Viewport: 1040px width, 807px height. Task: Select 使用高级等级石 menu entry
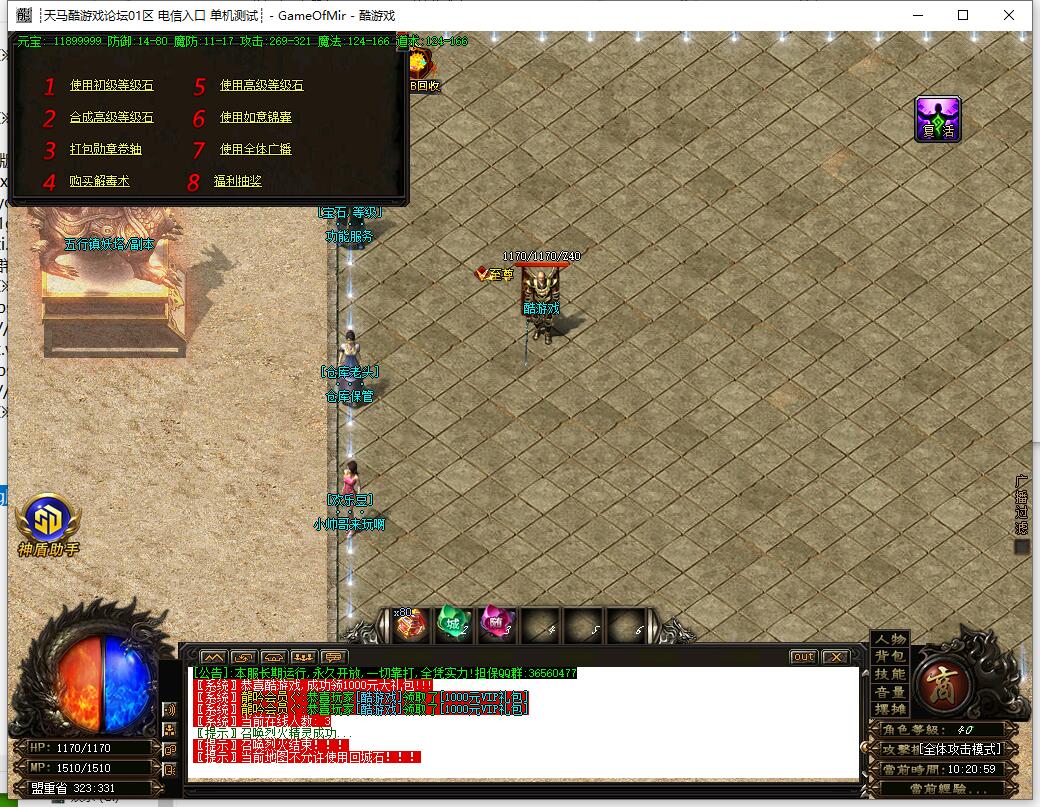[261, 86]
